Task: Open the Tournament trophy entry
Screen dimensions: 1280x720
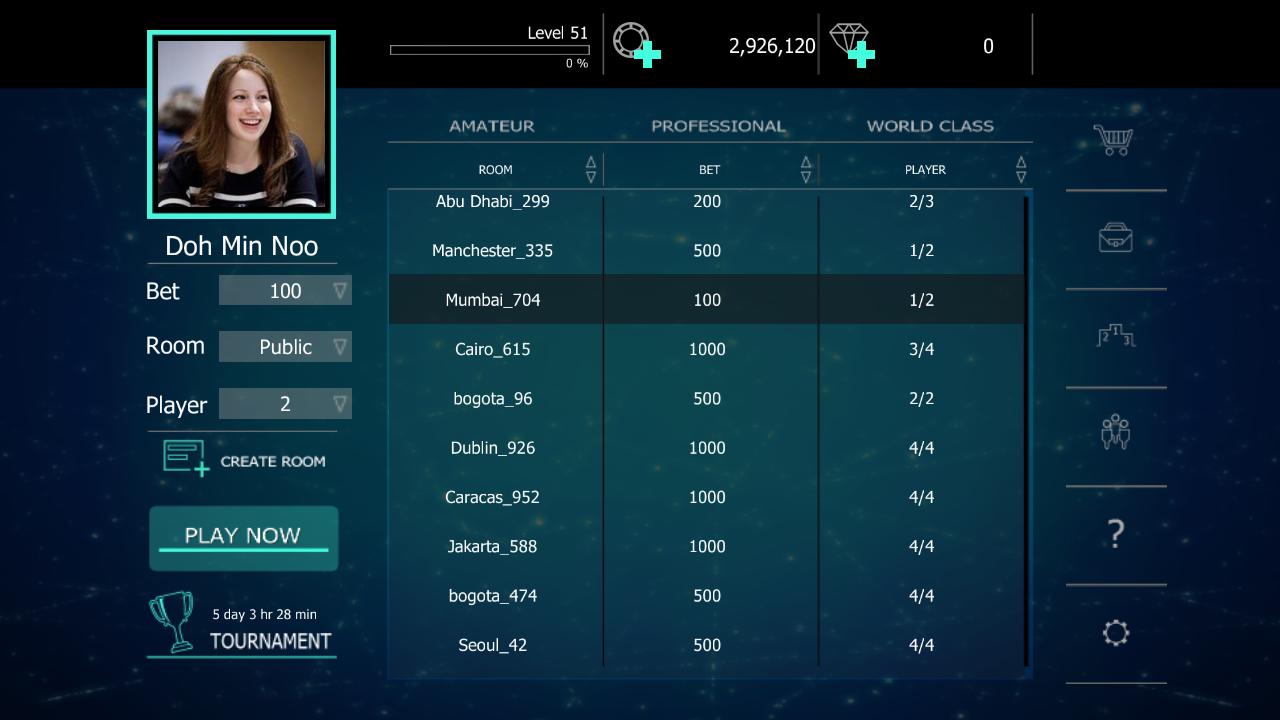Action: (x=242, y=626)
